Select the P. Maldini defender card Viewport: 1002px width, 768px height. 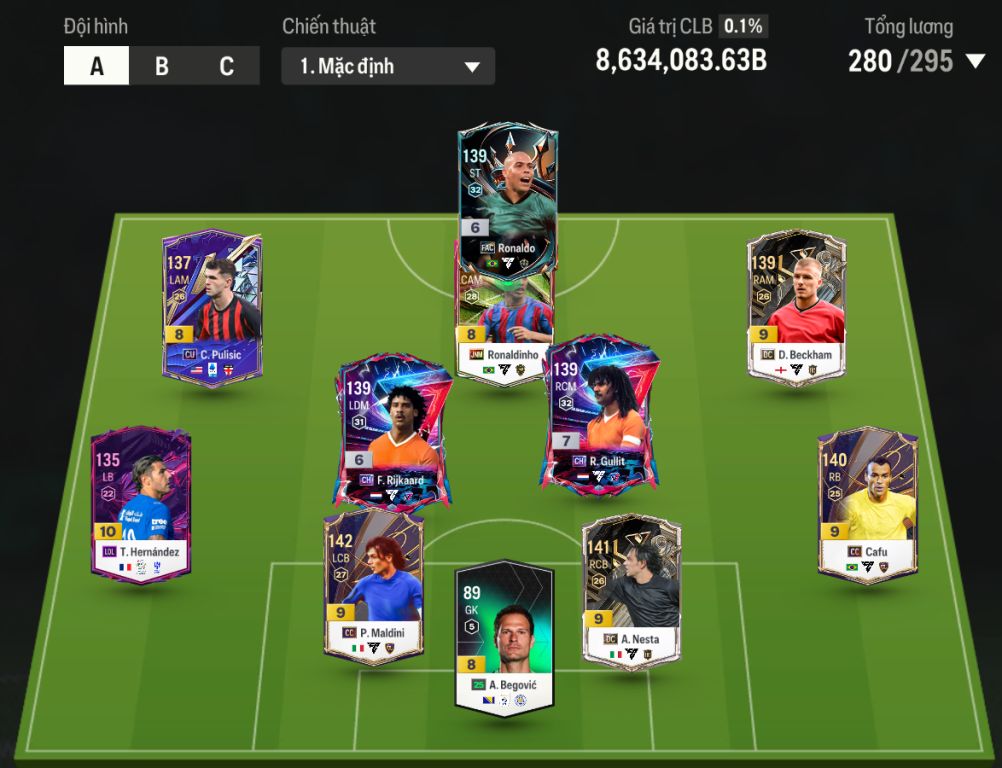click(x=373, y=585)
